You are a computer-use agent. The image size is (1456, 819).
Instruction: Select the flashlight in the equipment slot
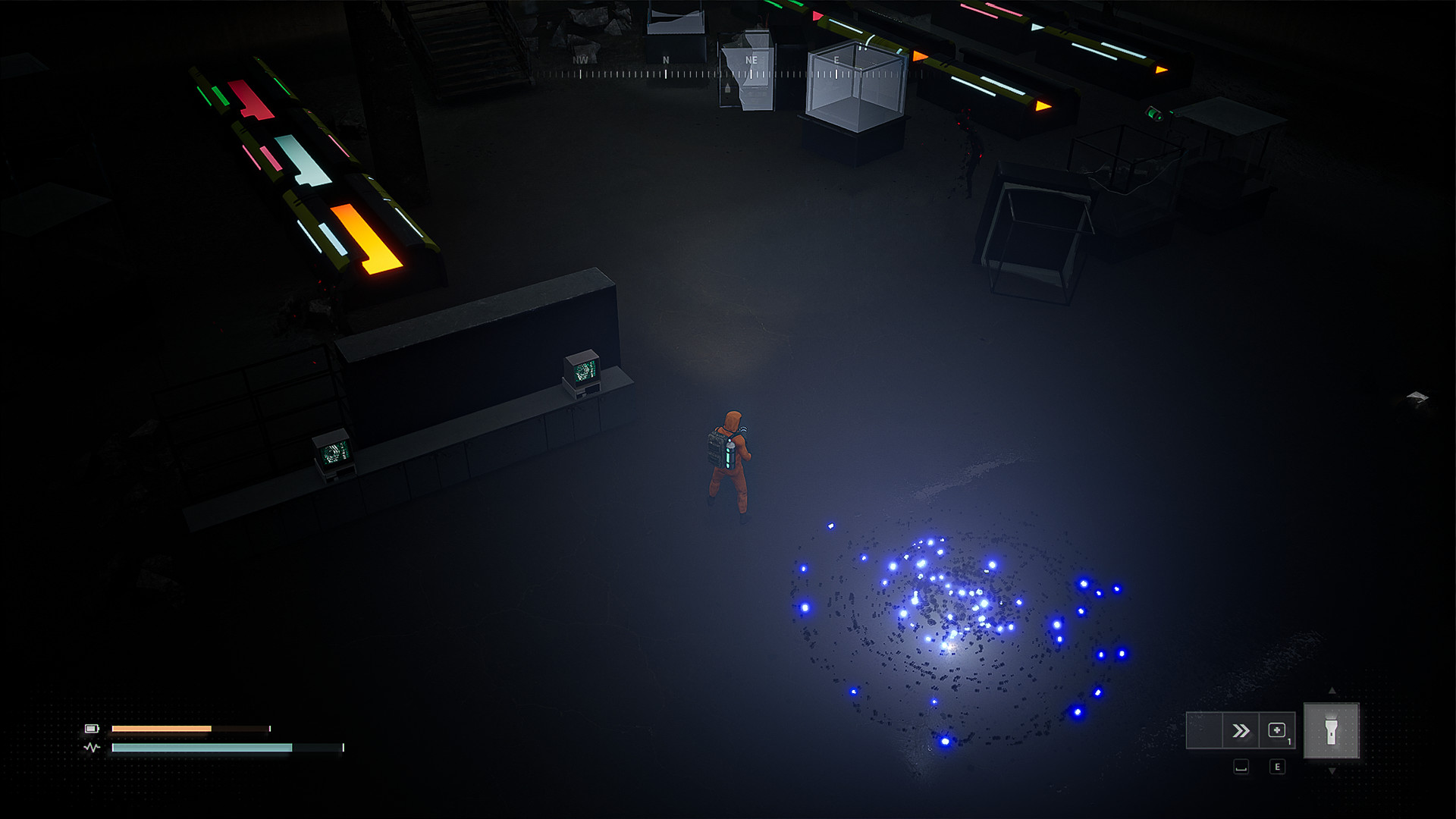click(1331, 731)
